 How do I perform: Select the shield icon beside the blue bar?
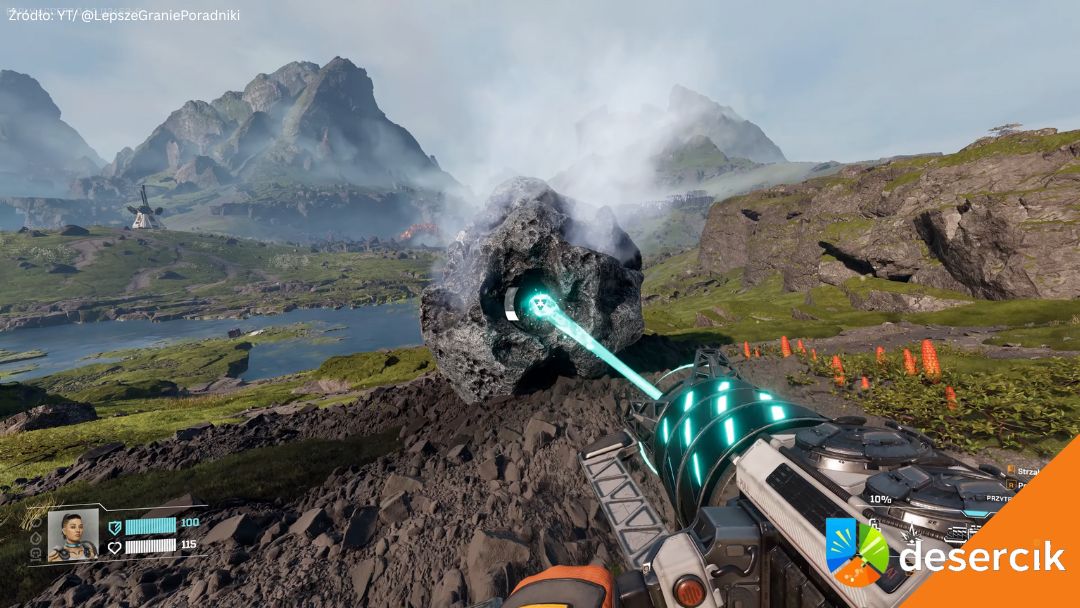click(114, 526)
